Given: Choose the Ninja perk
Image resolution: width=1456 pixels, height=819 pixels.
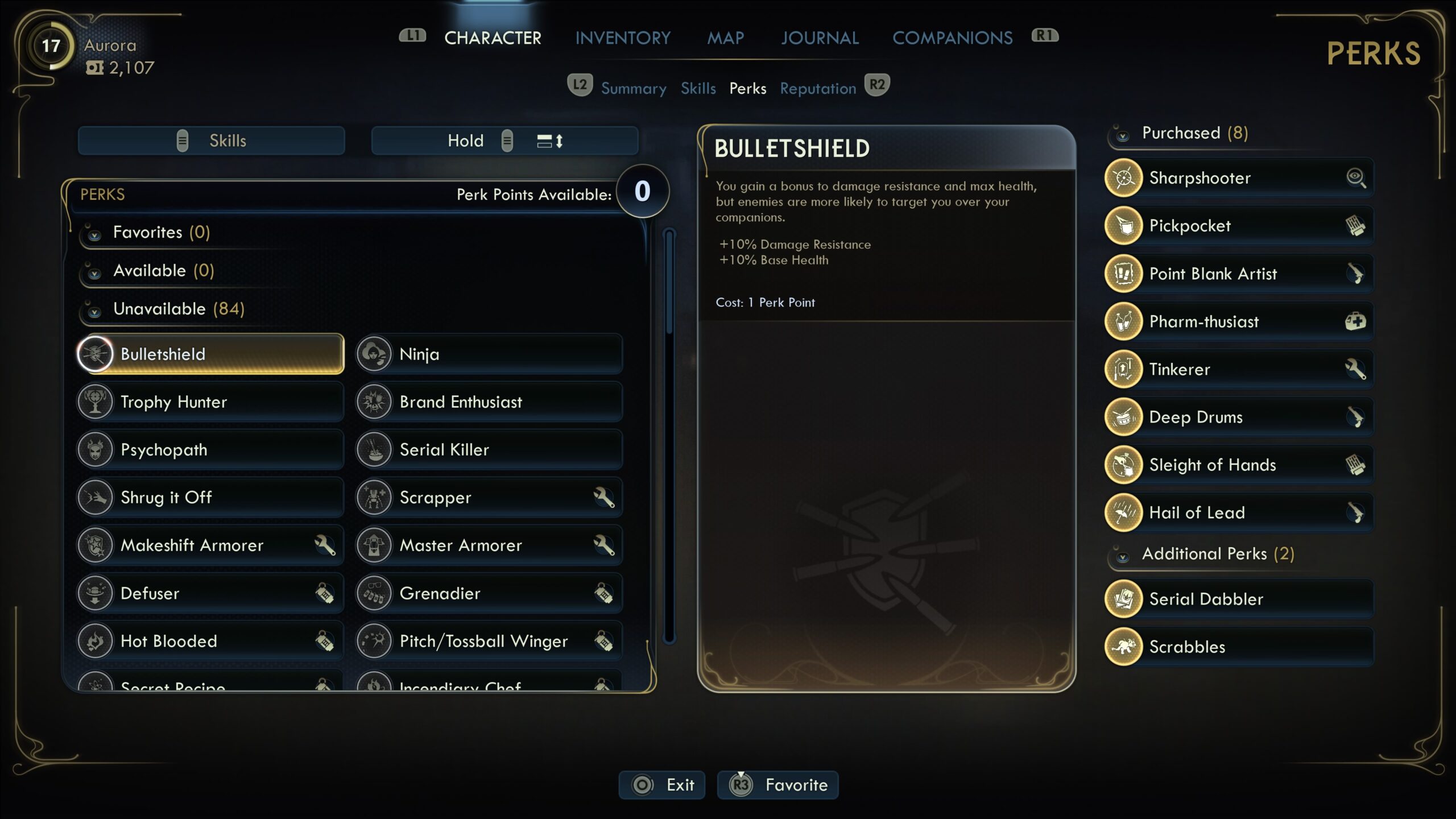Looking at the screenshot, I should pos(489,354).
